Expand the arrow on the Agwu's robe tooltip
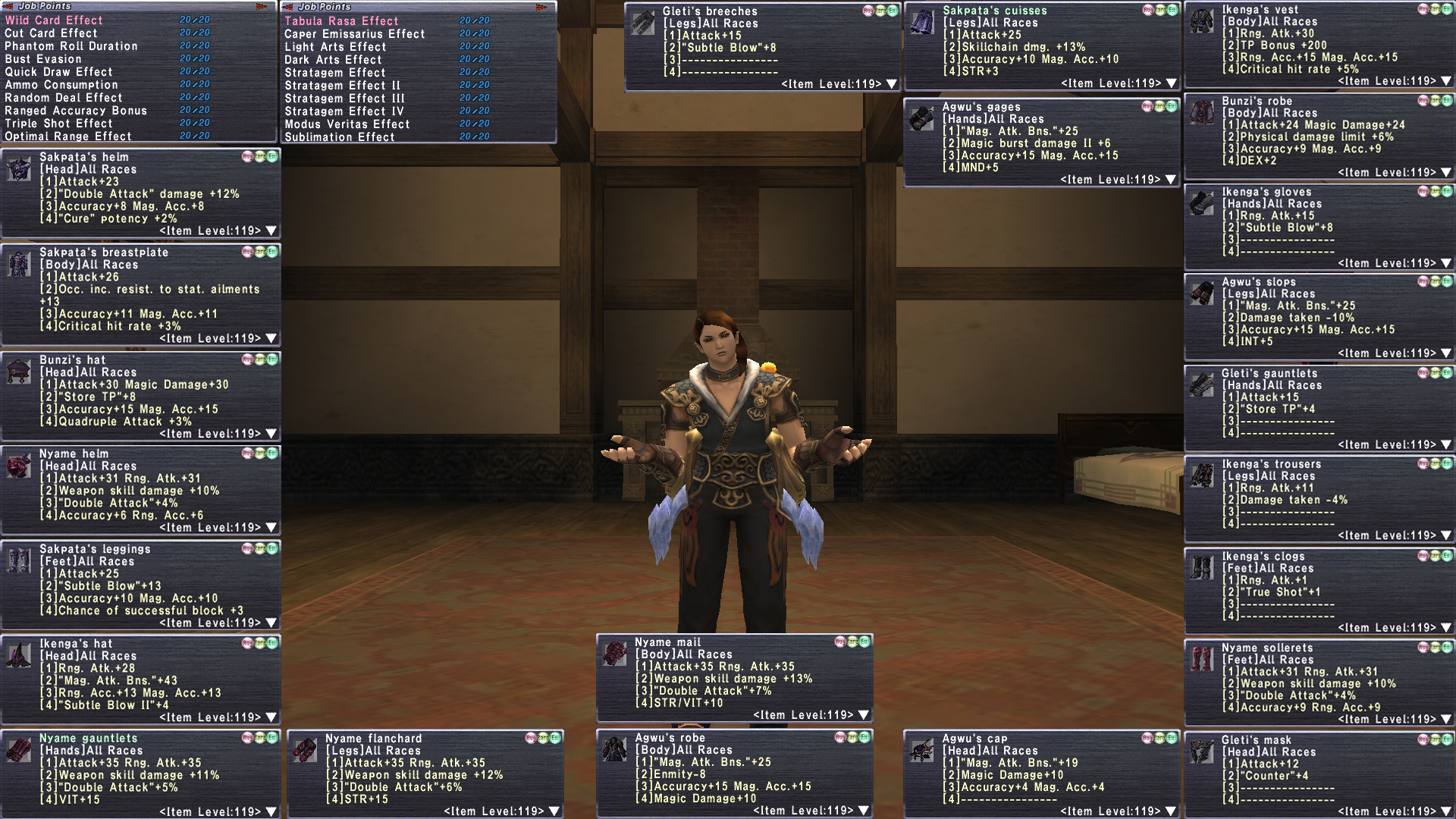This screenshot has width=1456, height=819. [x=864, y=811]
